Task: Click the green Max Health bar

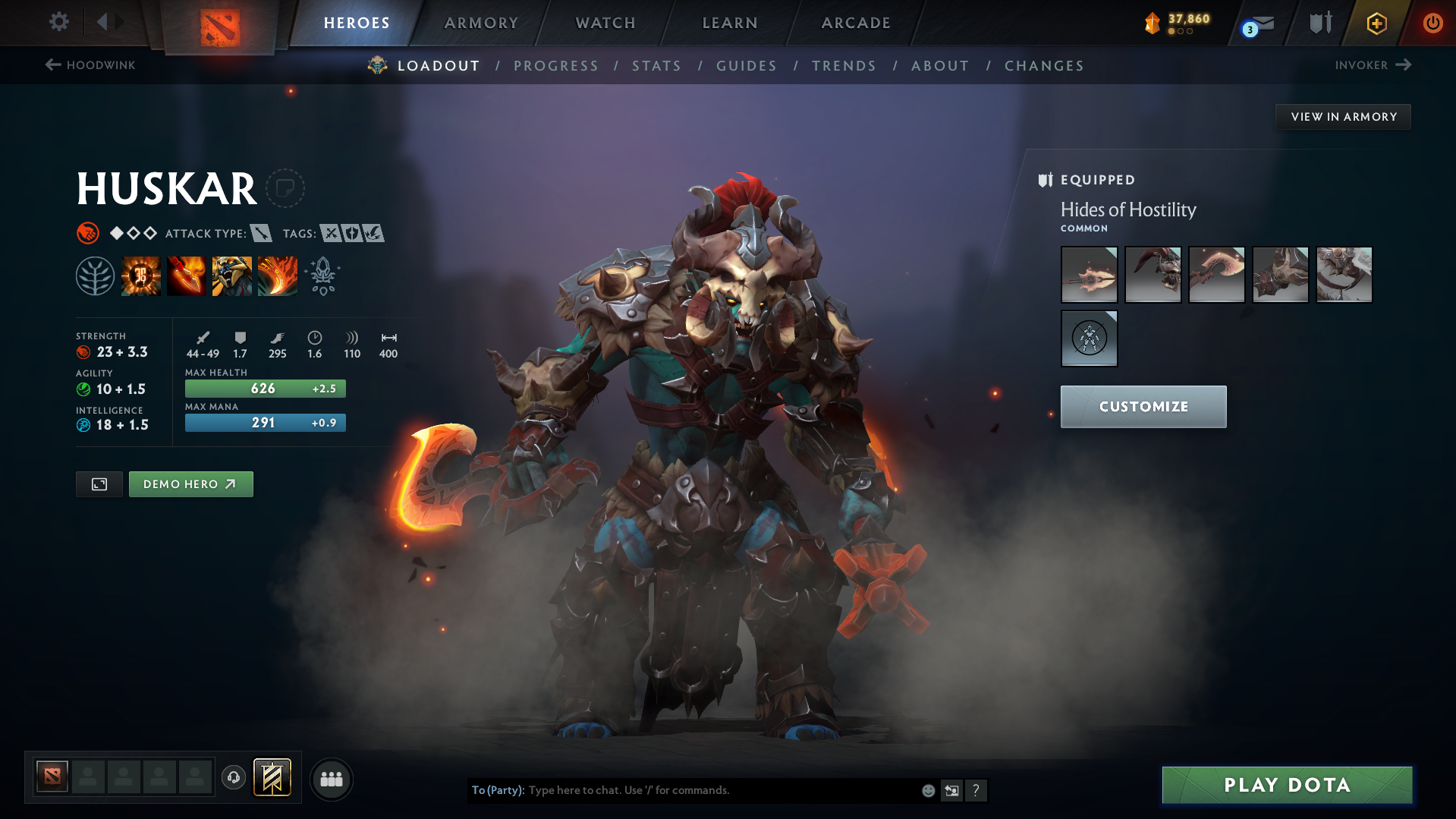Action: coord(265,388)
